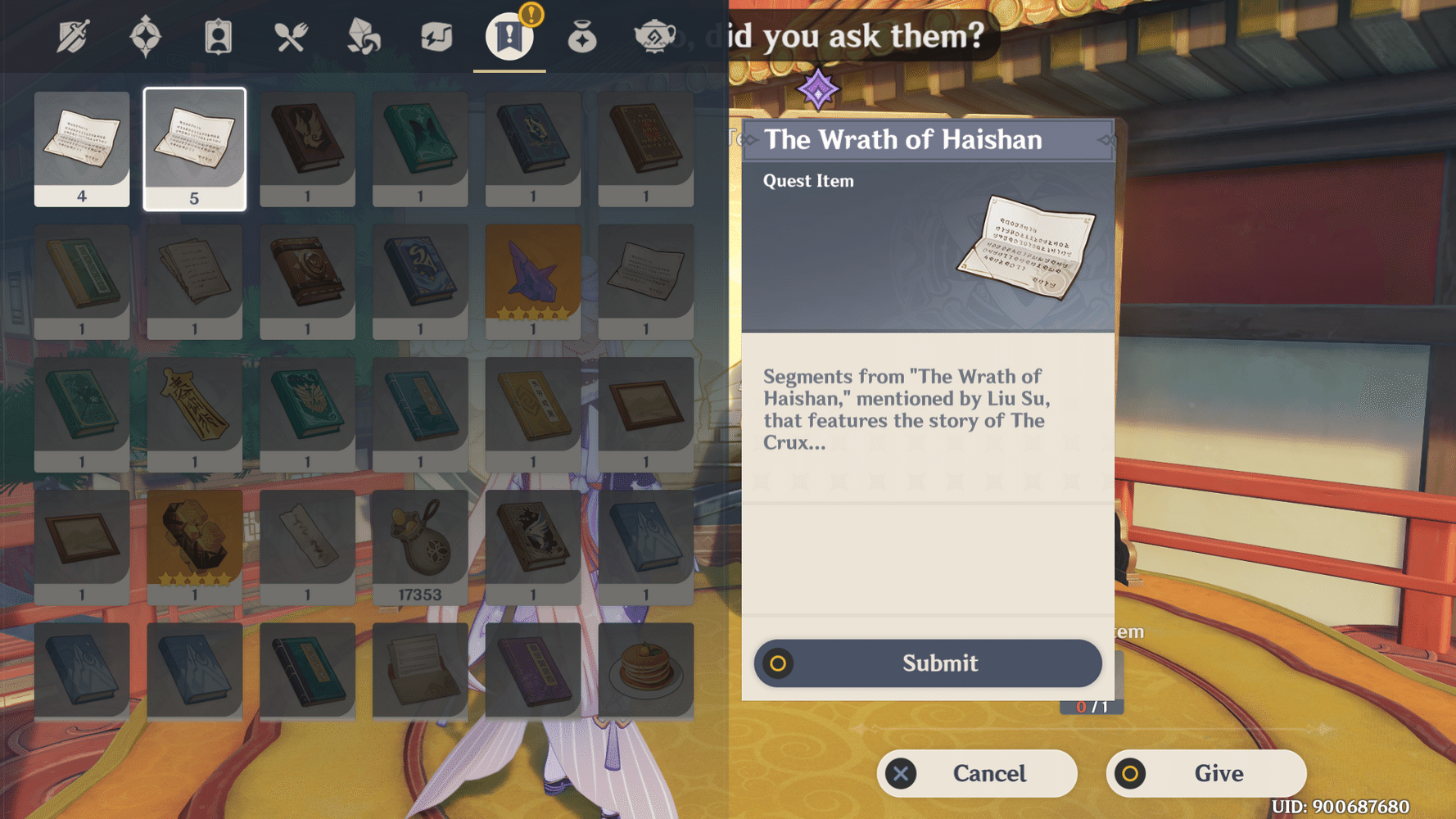Viewport: 1456px width, 819px height.
Task: Select the stack of 4 letter segments
Action: (81, 149)
